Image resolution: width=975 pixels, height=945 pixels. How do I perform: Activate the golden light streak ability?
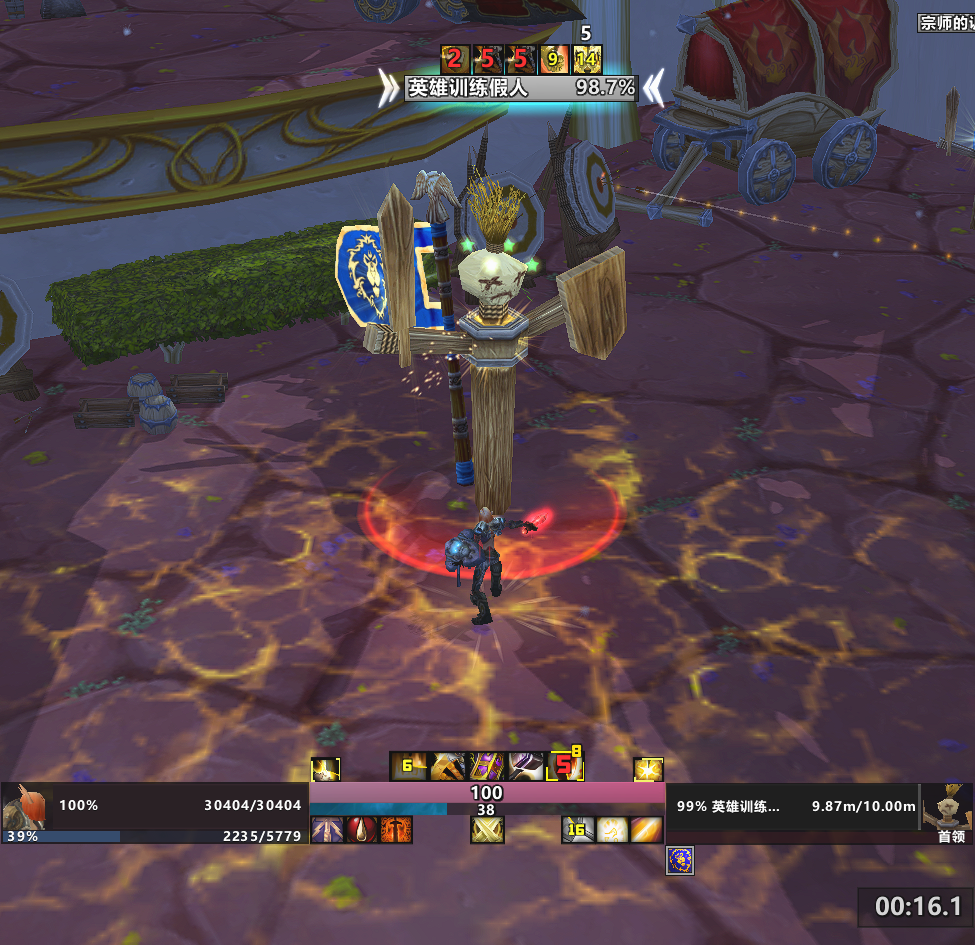tap(647, 830)
